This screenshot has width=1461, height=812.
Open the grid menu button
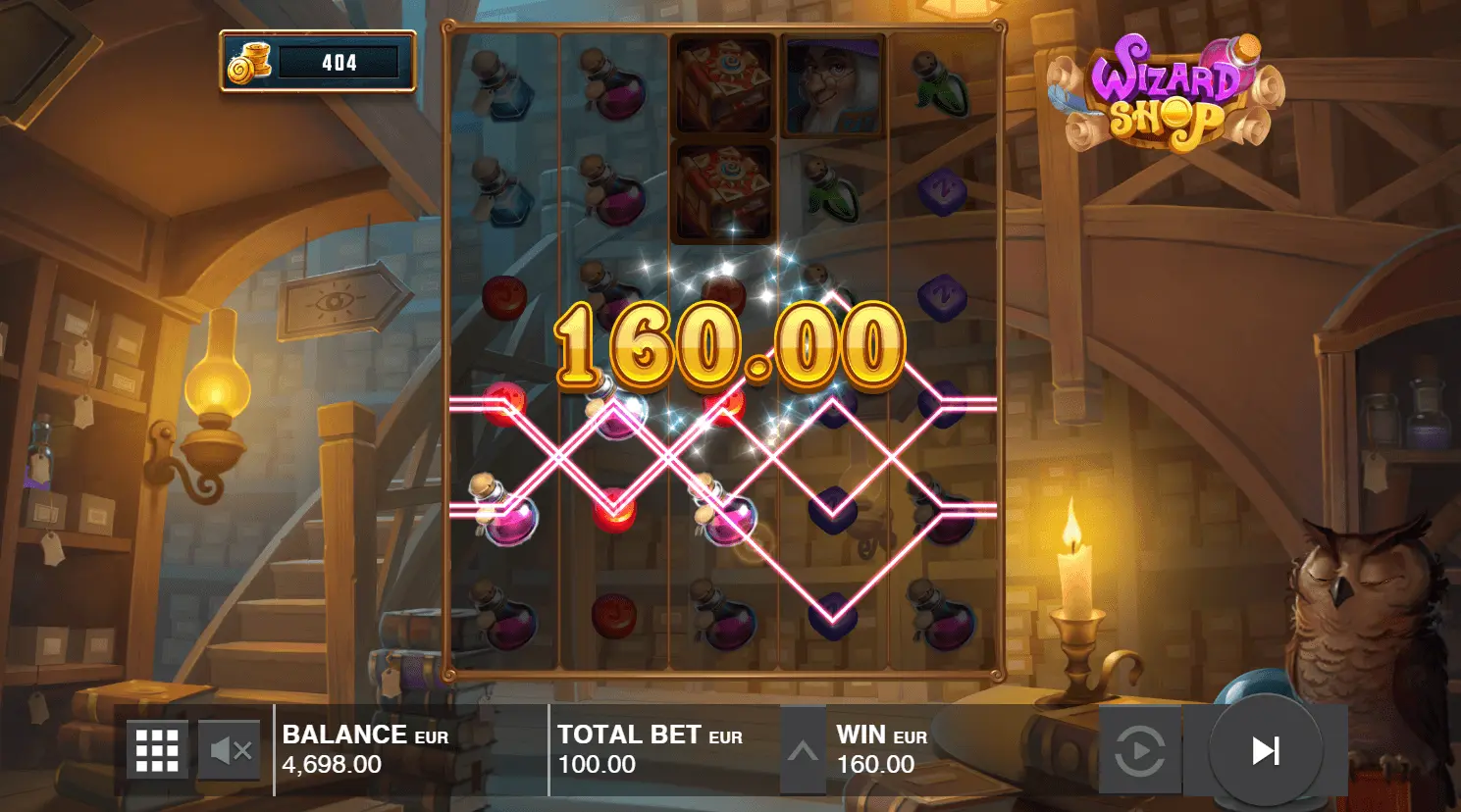click(x=157, y=751)
